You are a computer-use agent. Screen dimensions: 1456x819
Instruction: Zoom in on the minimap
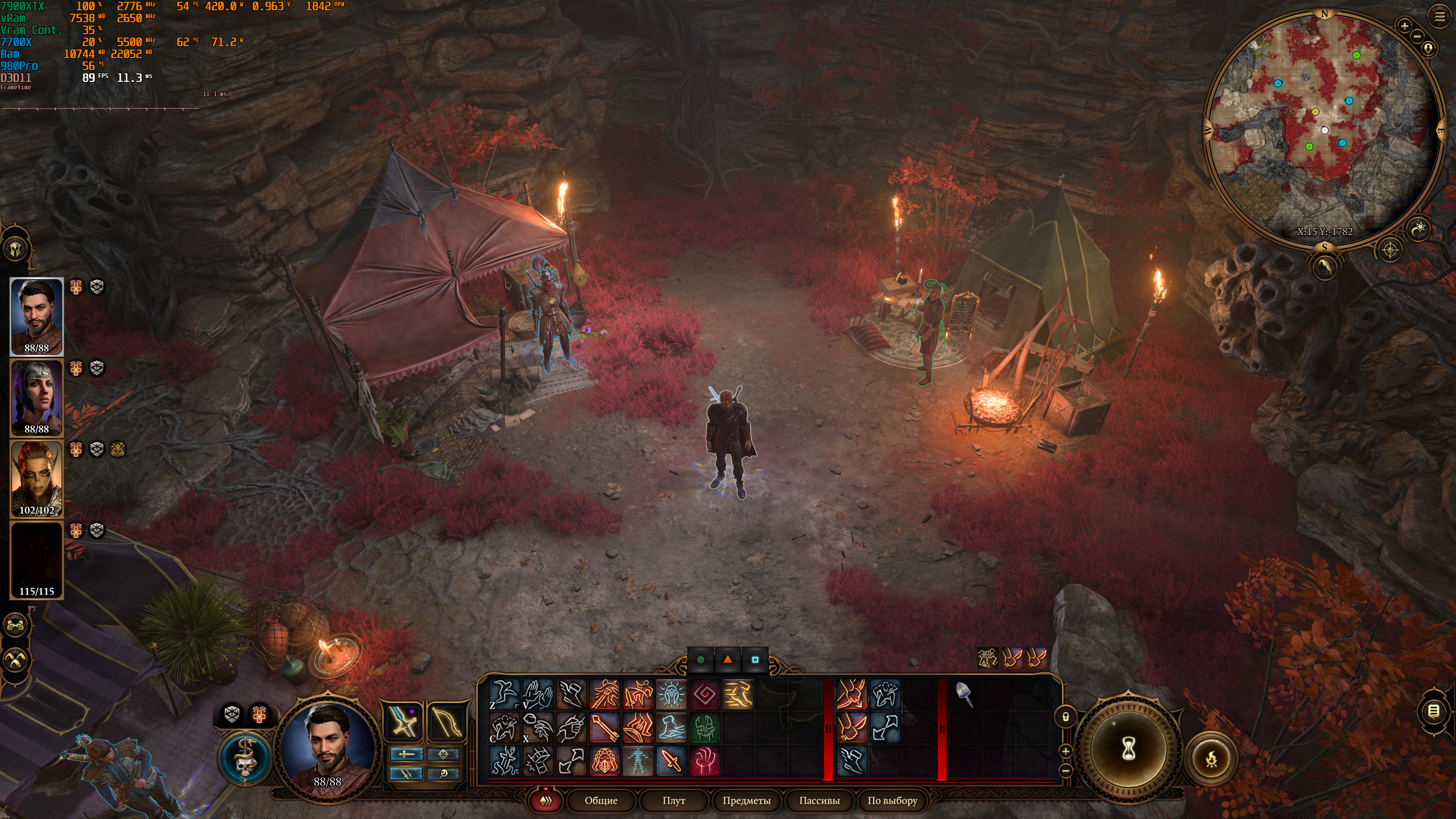(1404, 26)
